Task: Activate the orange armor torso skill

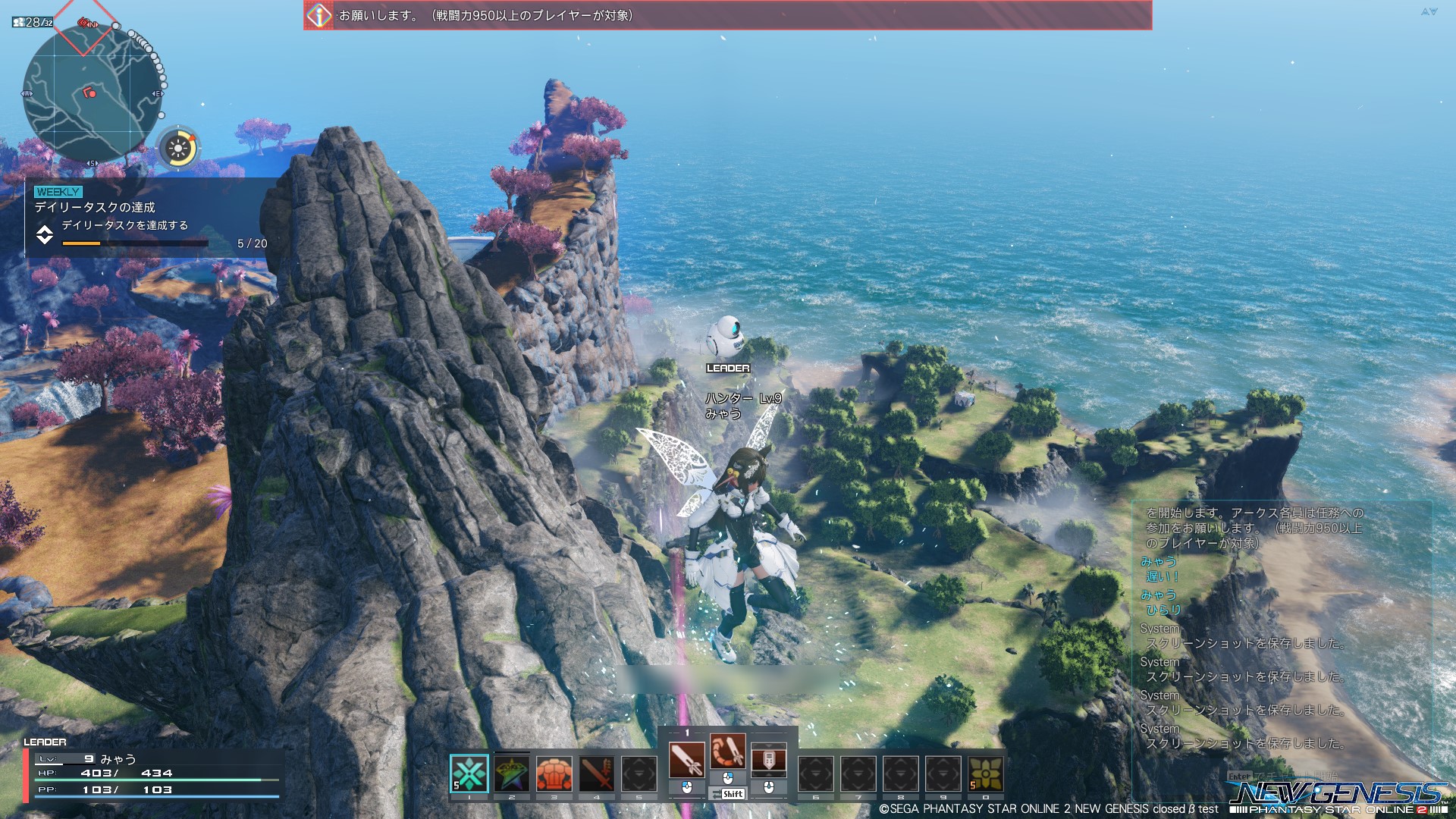Action: [x=554, y=773]
